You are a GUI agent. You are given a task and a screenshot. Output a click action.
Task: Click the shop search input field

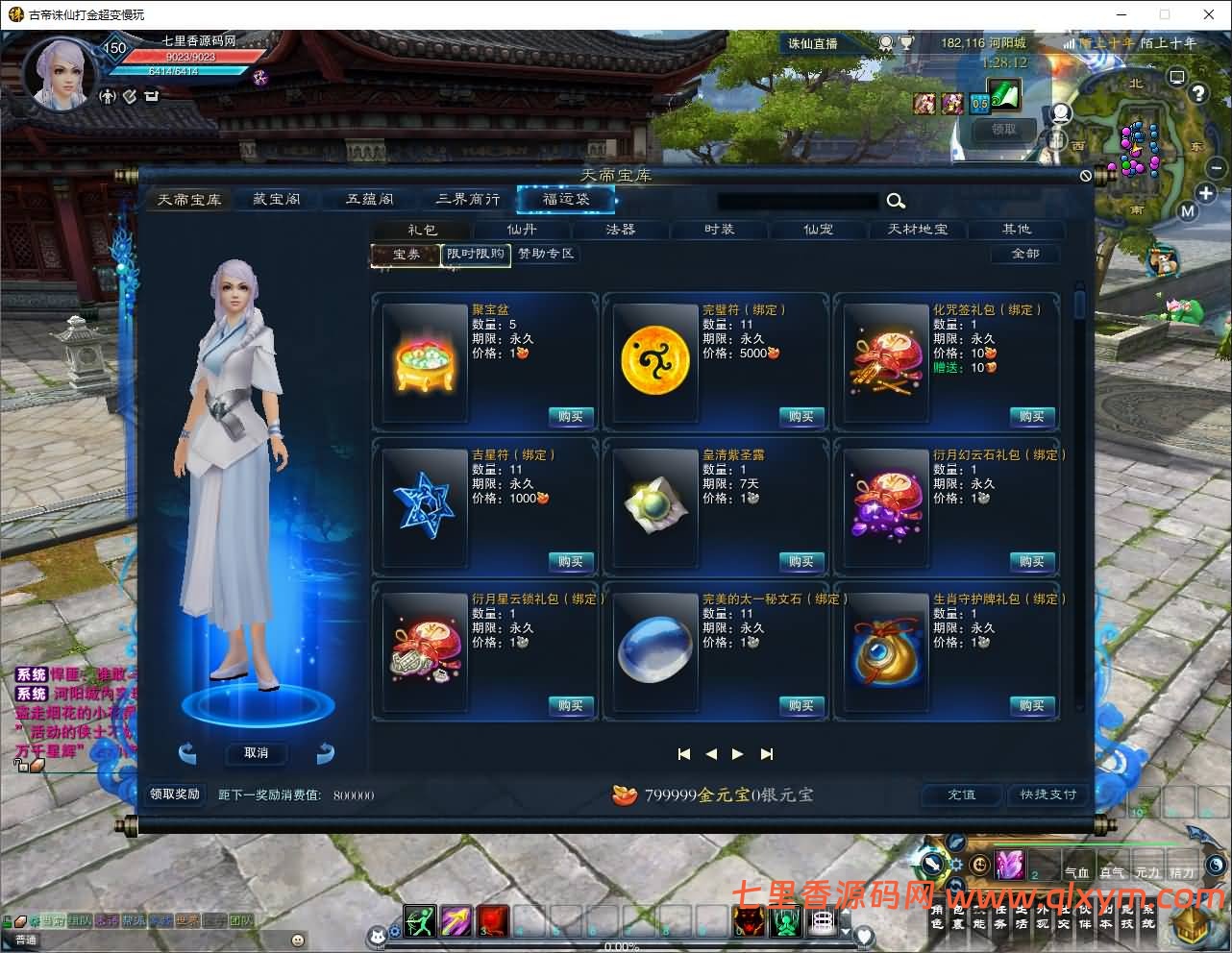(x=798, y=200)
